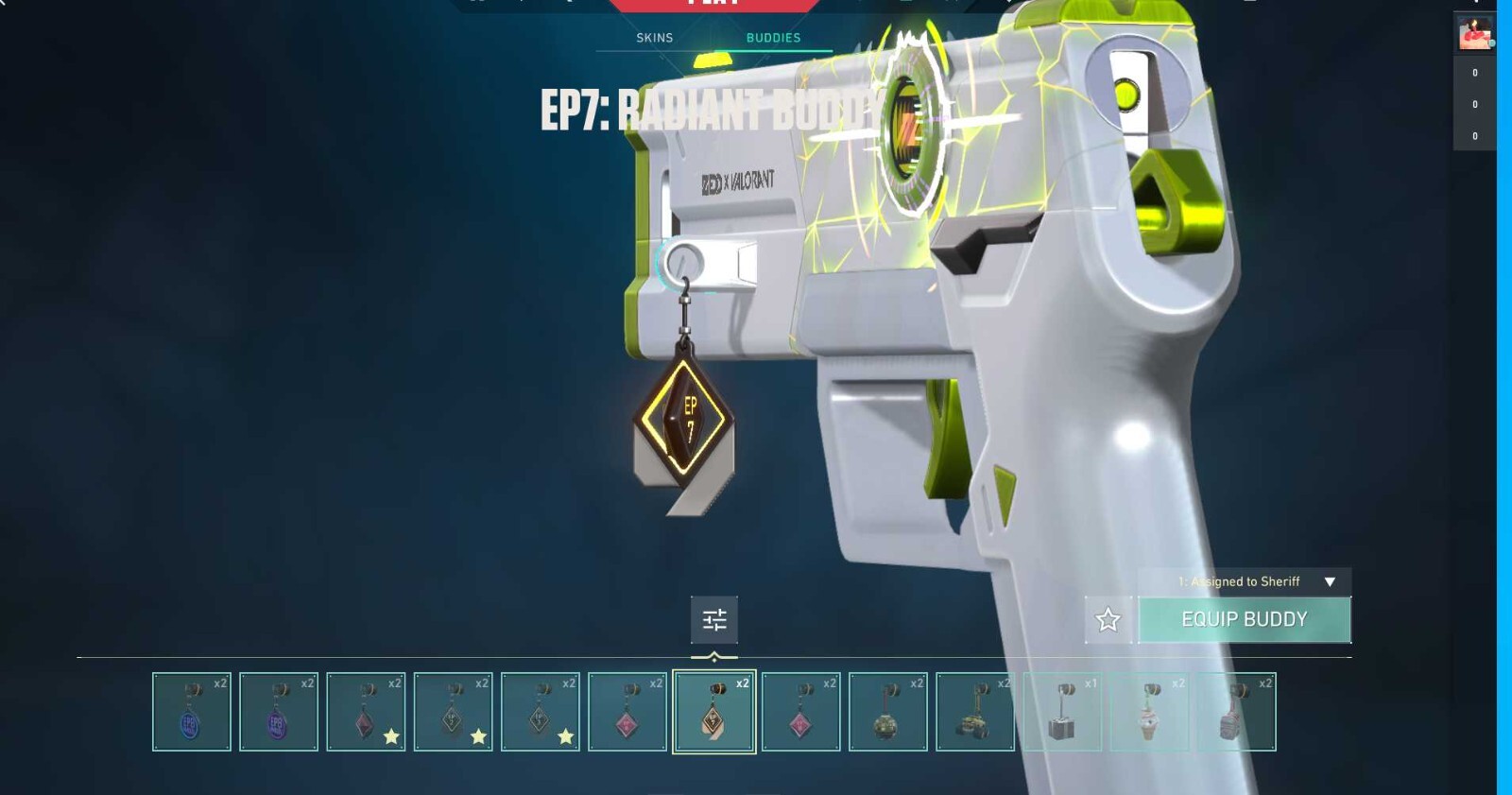The width and height of the screenshot is (1512, 795).
Task: Select the currently highlighted EP7 diamond buddy
Action: point(713,711)
